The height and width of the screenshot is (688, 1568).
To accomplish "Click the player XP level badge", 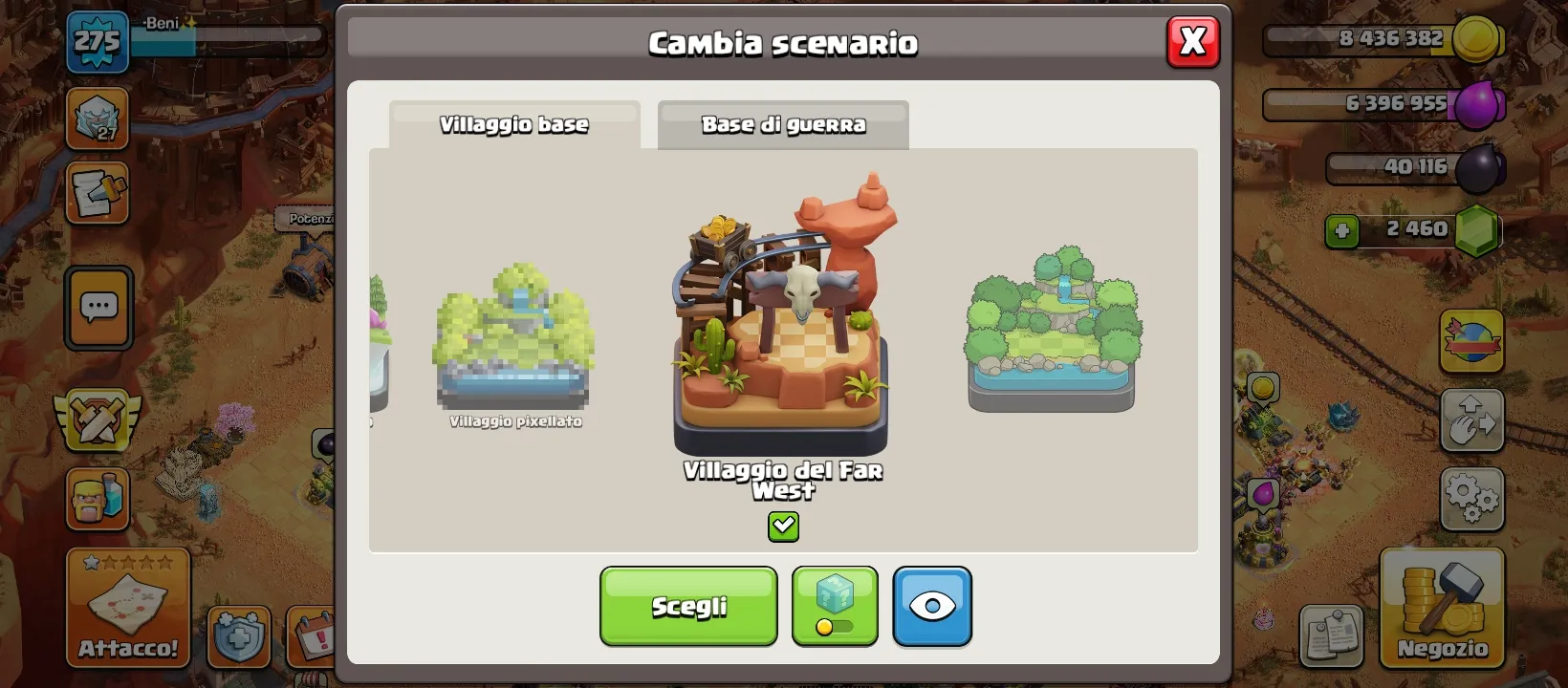I will pos(97,42).
